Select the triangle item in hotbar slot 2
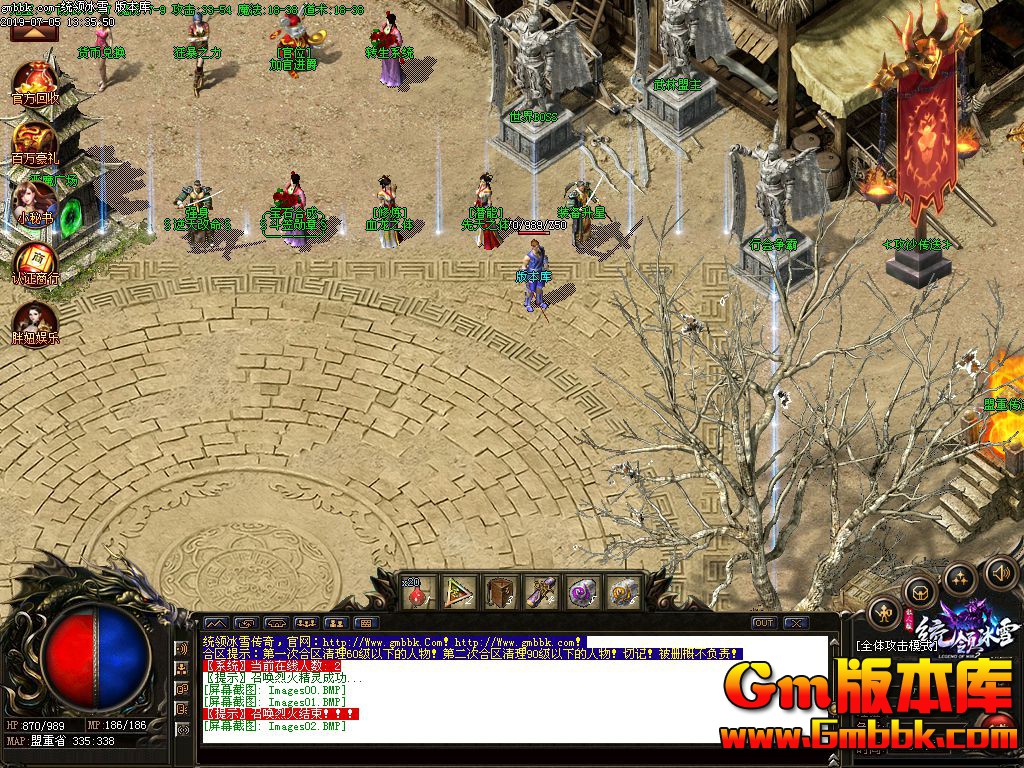The image size is (1024, 768). [460, 593]
